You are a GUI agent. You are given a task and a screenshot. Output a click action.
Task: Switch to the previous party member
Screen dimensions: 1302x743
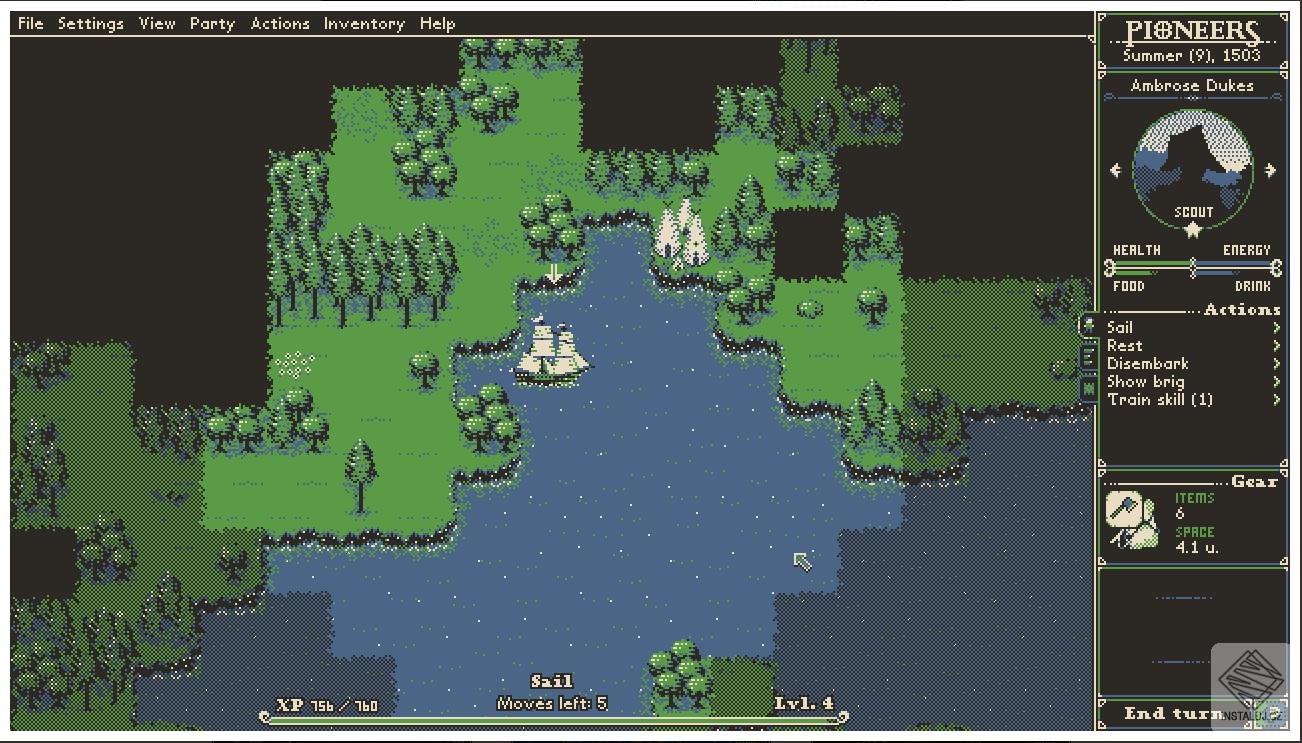(1116, 170)
